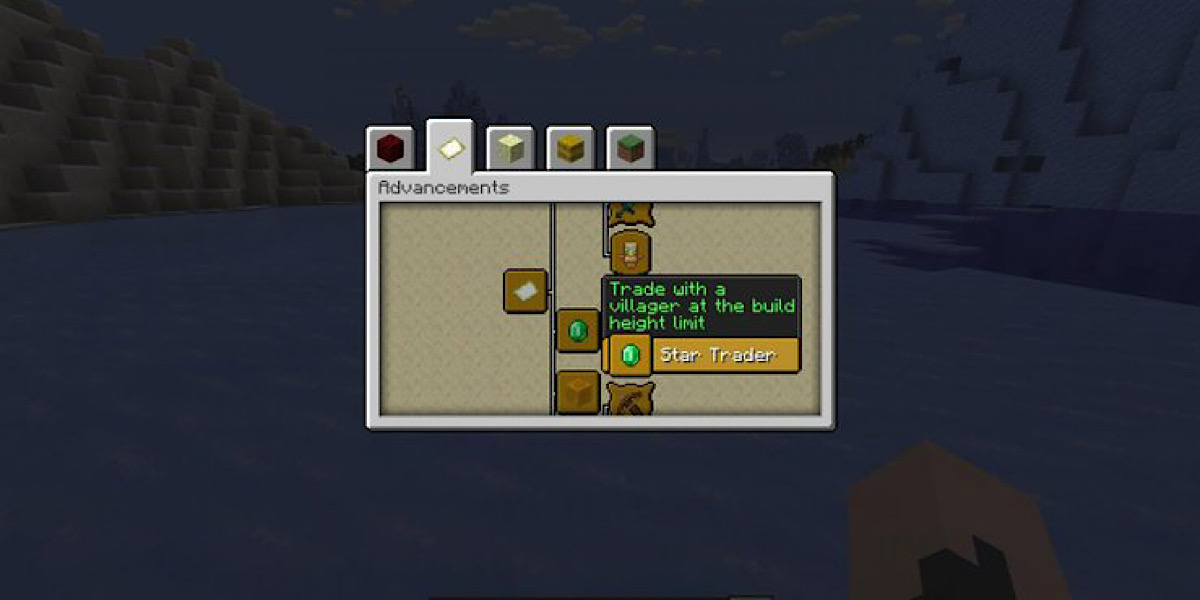
Task: Show the grass block Minecraft tab
Action: [630, 150]
